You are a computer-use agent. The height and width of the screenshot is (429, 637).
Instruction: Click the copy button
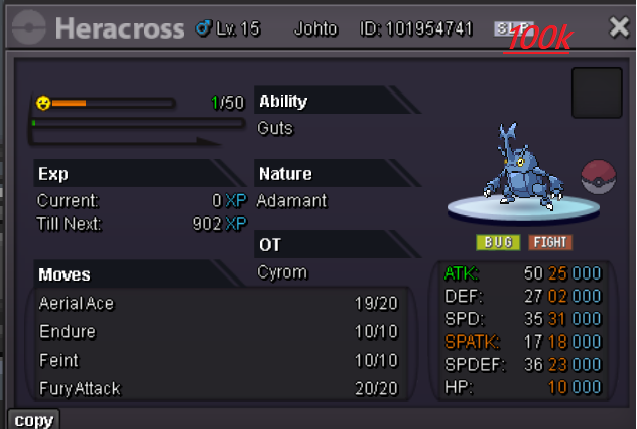click(33, 420)
